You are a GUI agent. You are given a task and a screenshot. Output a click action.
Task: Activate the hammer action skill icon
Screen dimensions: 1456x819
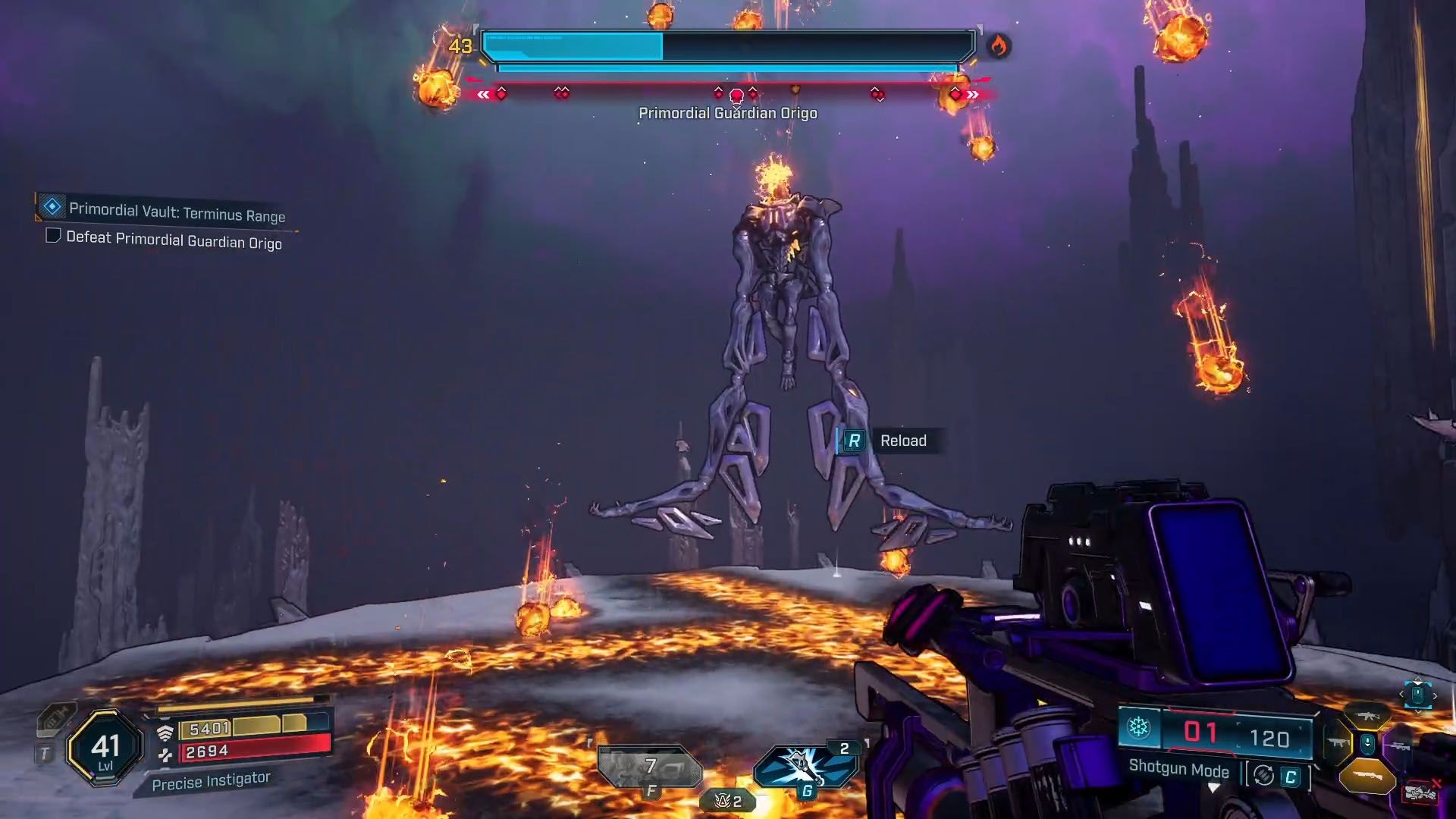point(805,767)
